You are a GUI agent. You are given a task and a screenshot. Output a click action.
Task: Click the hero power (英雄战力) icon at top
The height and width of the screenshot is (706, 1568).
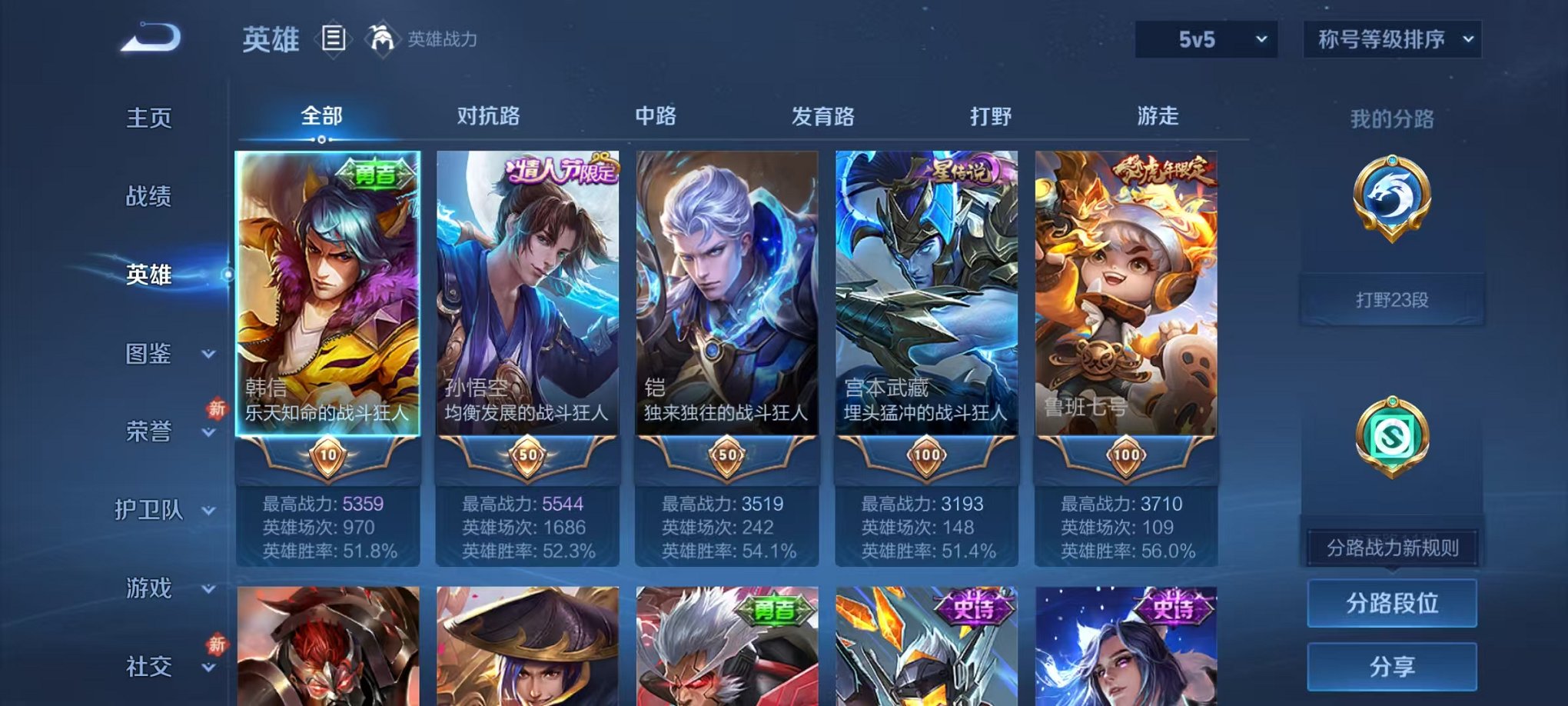click(x=382, y=35)
